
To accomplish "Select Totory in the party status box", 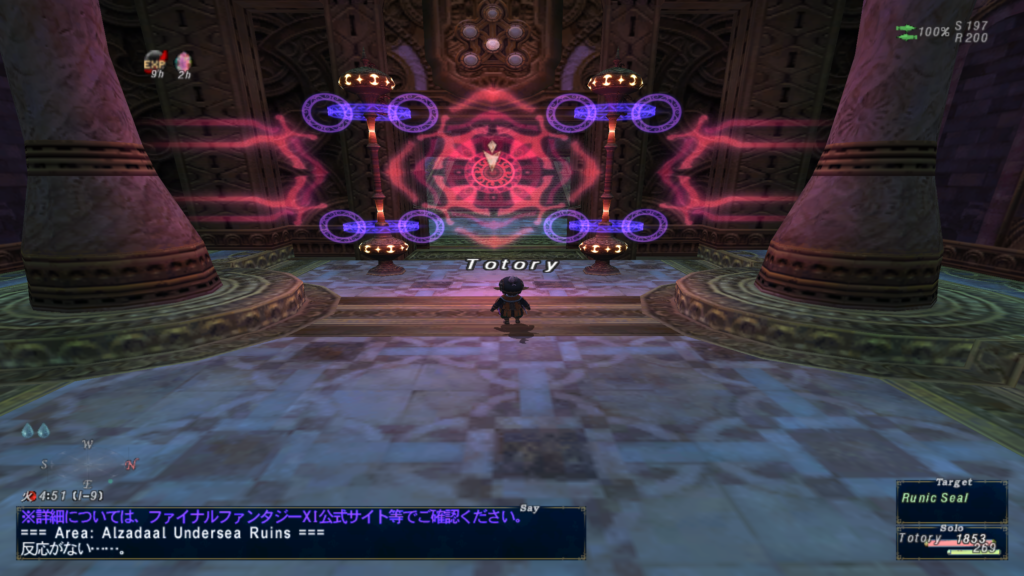I will pyautogui.click(x=950, y=541).
